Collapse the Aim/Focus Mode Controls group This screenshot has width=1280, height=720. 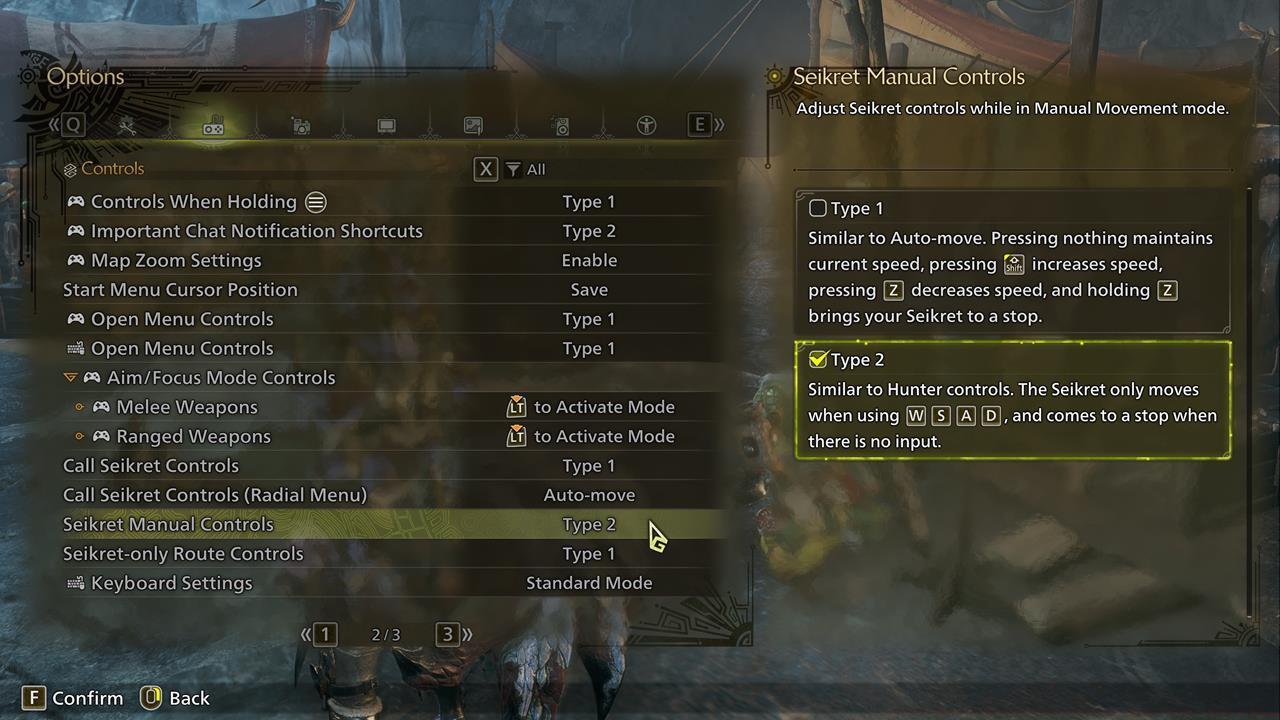70,378
